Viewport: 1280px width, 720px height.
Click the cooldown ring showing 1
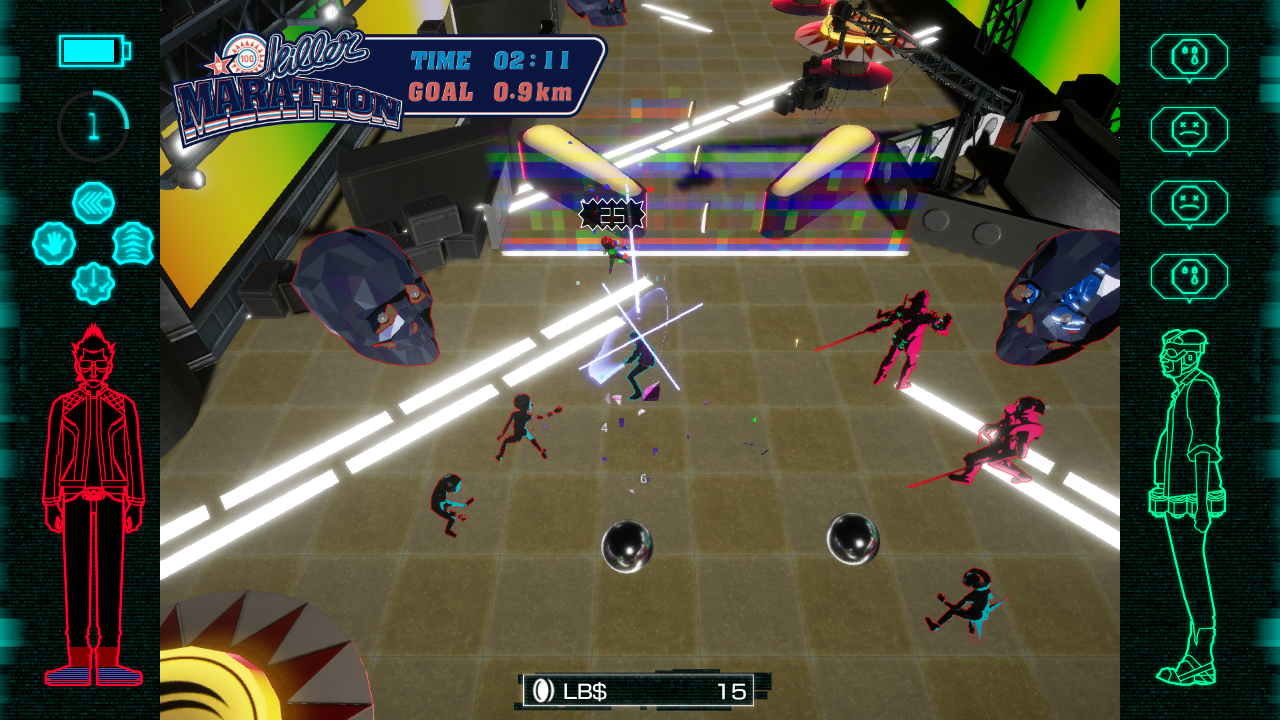pos(93,125)
